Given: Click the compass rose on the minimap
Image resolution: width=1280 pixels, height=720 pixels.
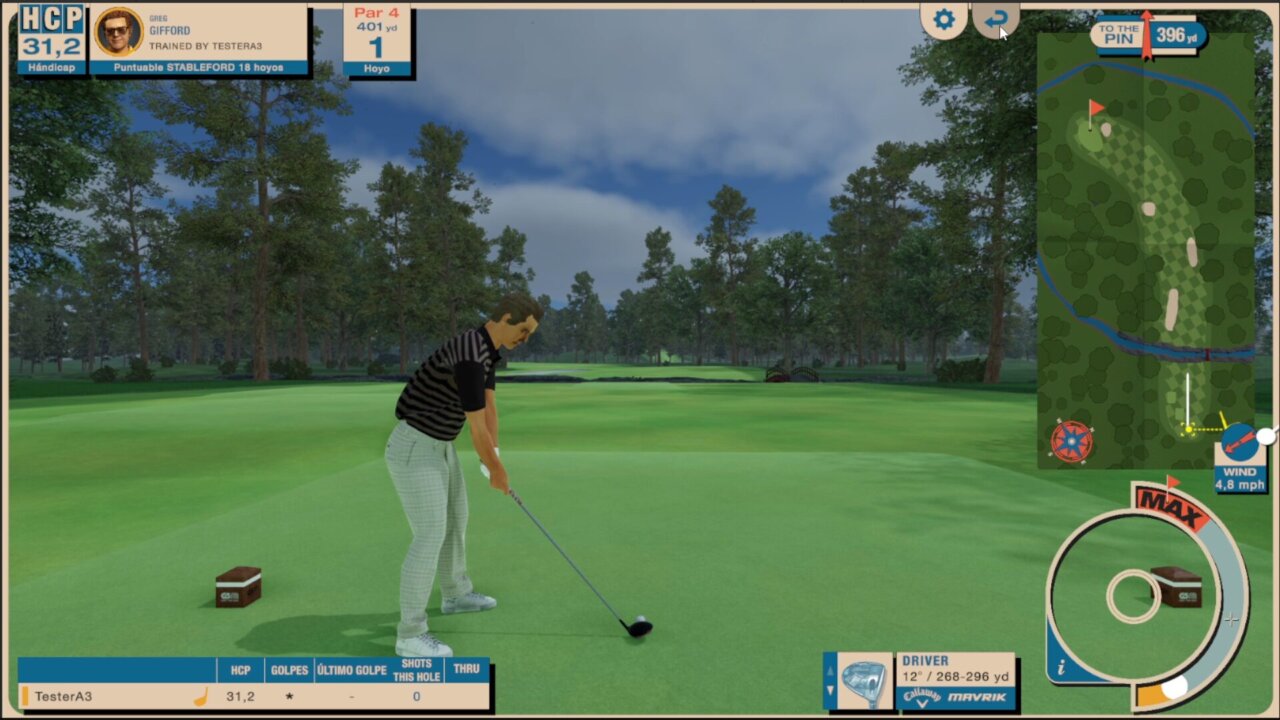Looking at the screenshot, I should [x=1072, y=441].
